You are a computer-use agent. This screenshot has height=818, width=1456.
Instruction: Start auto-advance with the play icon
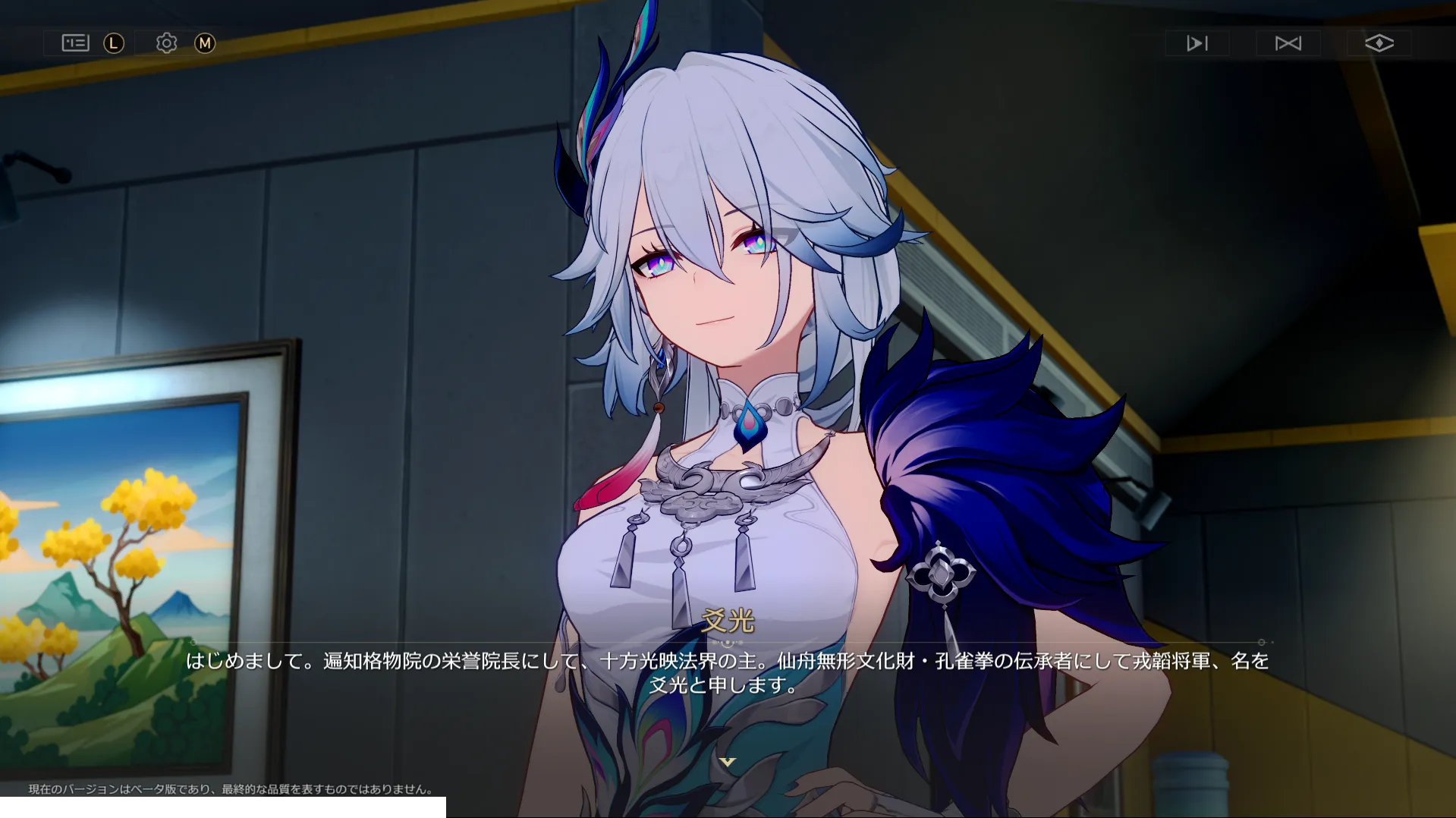[x=1196, y=43]
